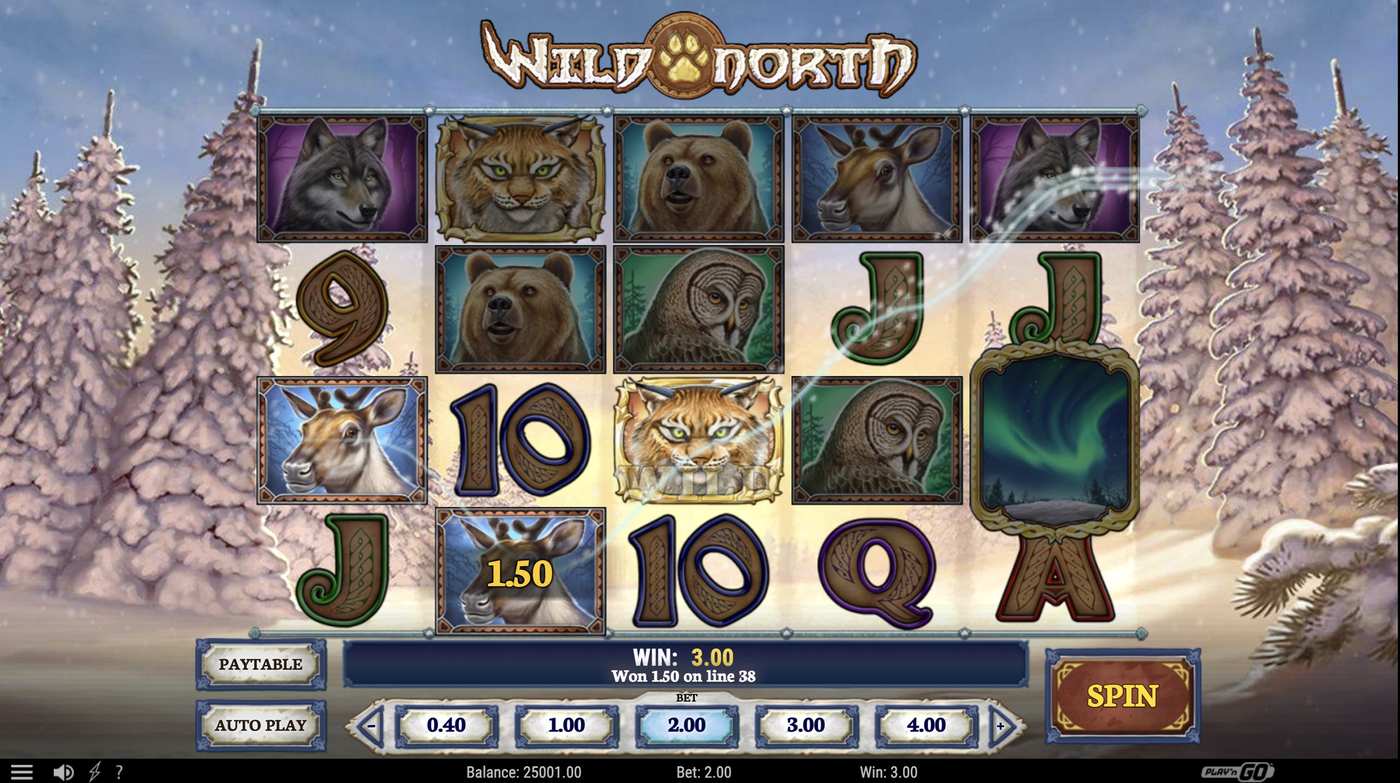Select the 4.00 bet amount
The image size is (1400, 783).
[x=925, y=725]
